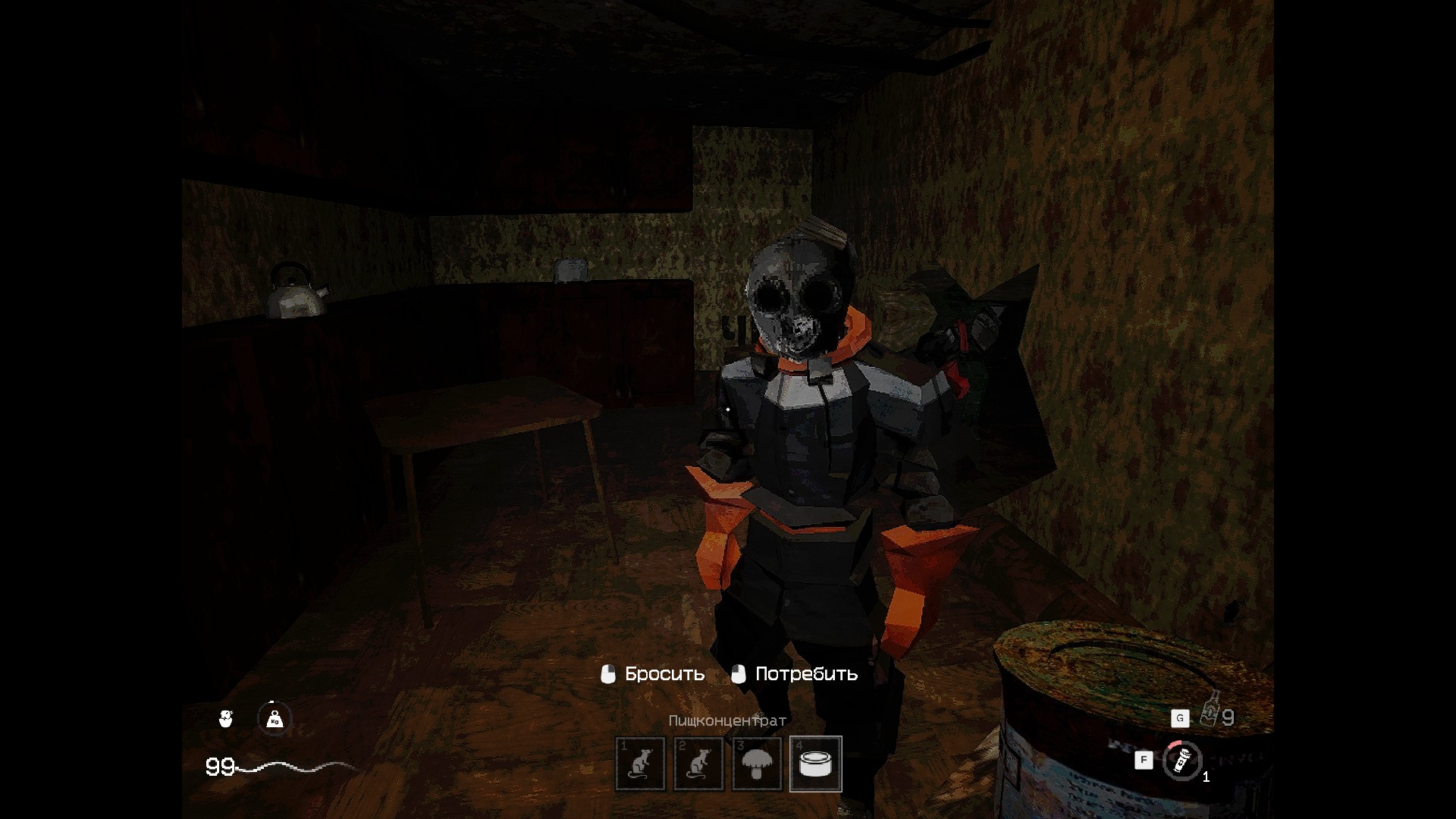Select the rat item in hotbar slot 1
The image size is (1456, 819).
pyautogui.click(x=640, y=764)
